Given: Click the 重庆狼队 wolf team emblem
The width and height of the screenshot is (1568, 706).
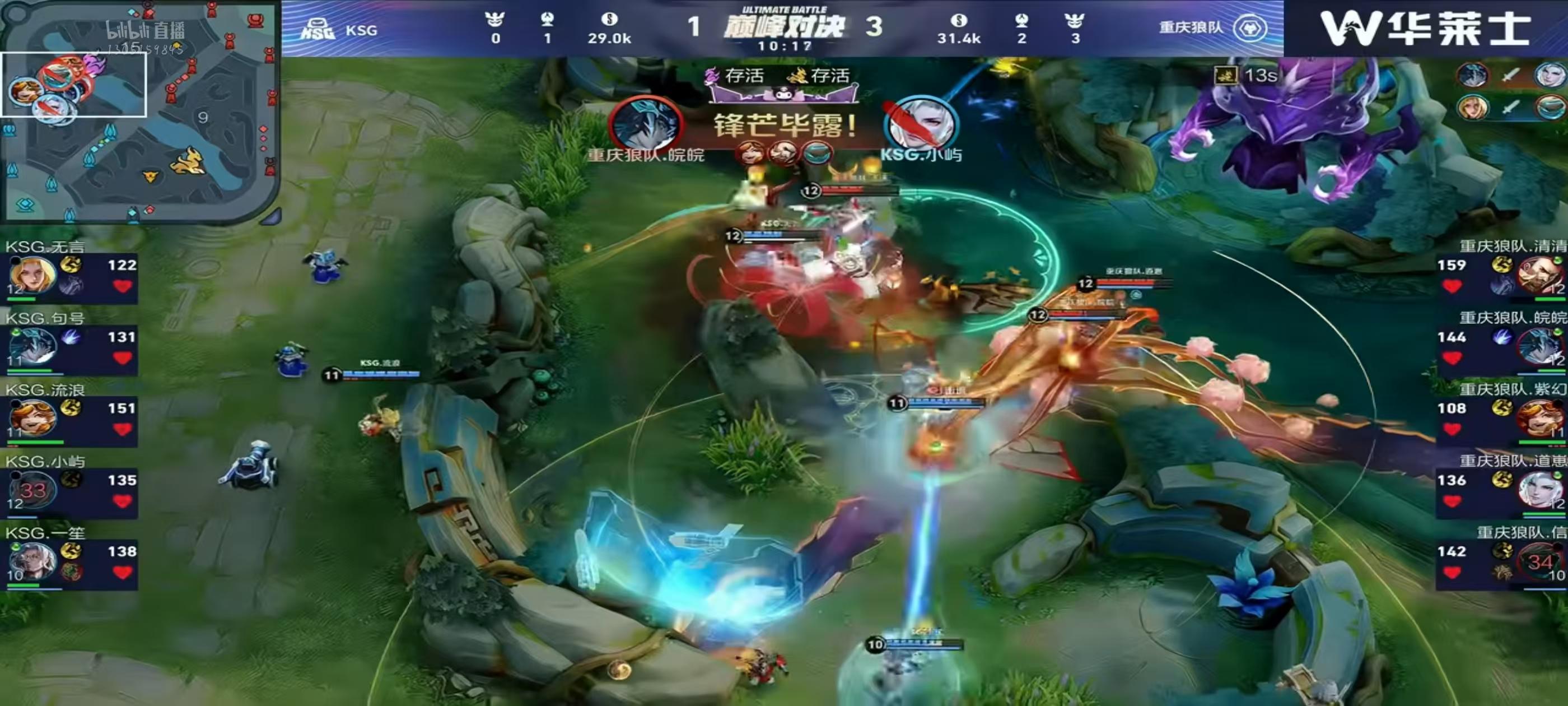Looking at the screenshot, I should [x=1250, y=28].
